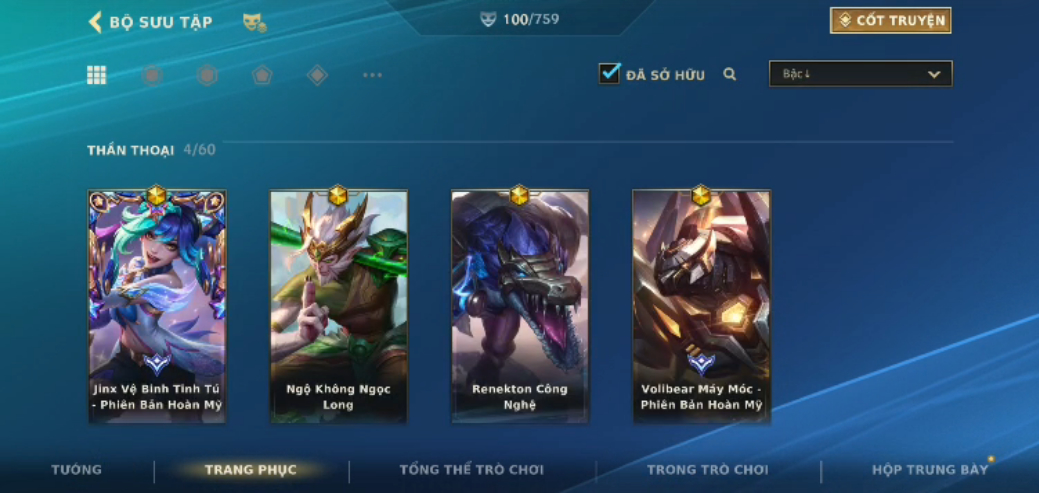Select the grid all-skins filter icon
This screenshot has height=493, width=1039.
[97, 75]
